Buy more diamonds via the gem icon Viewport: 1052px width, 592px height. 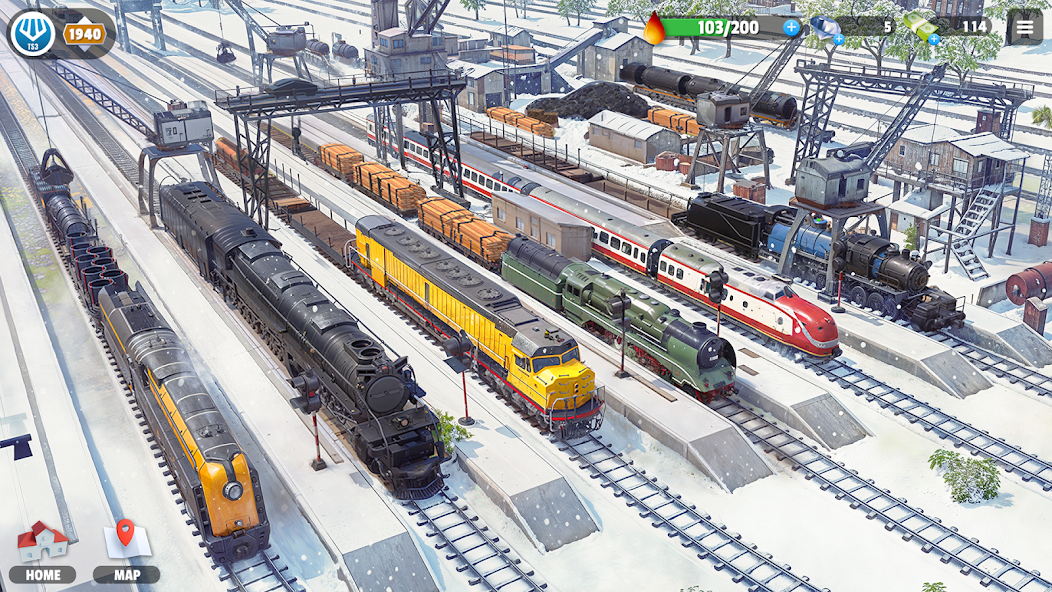pos(827,28)
